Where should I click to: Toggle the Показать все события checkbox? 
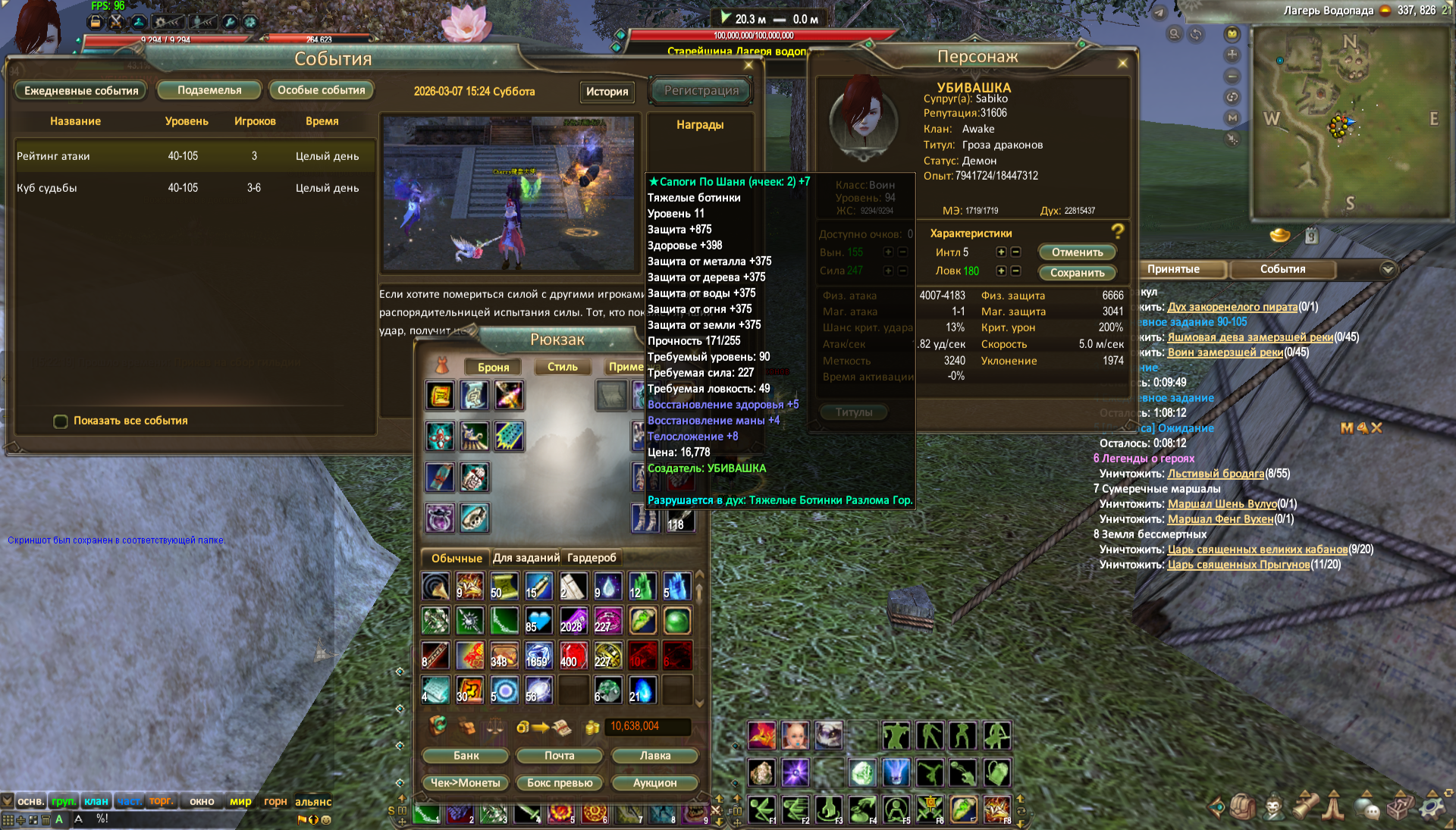(x=61, y=421)
